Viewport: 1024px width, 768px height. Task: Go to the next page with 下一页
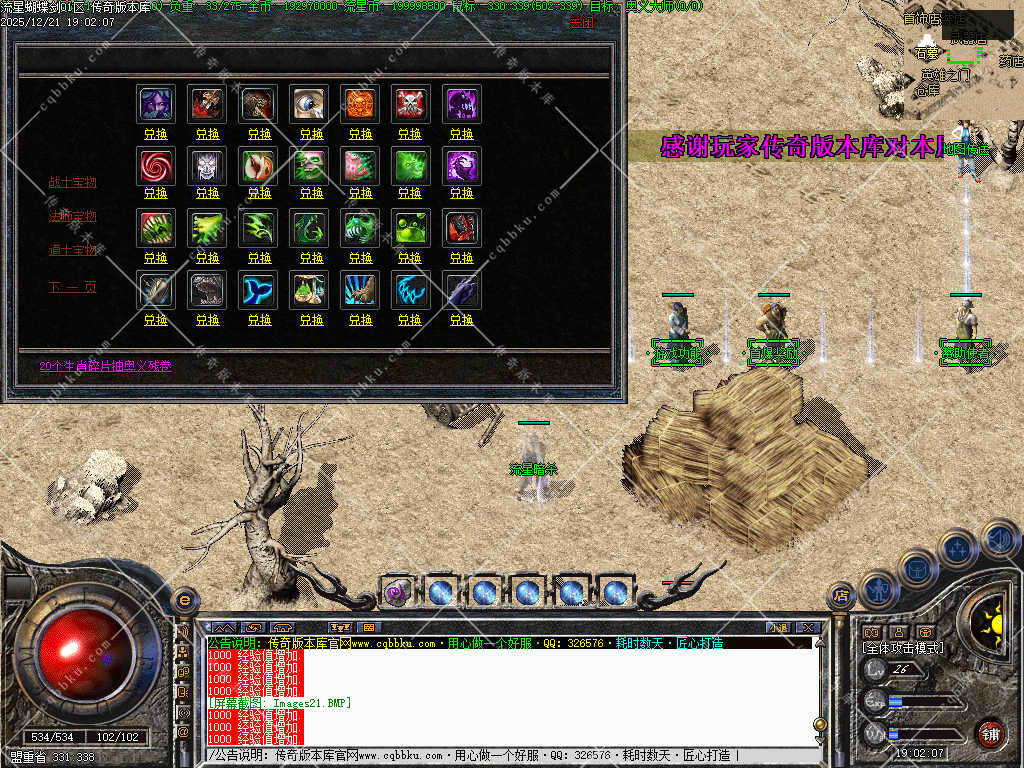pos(73,288)
